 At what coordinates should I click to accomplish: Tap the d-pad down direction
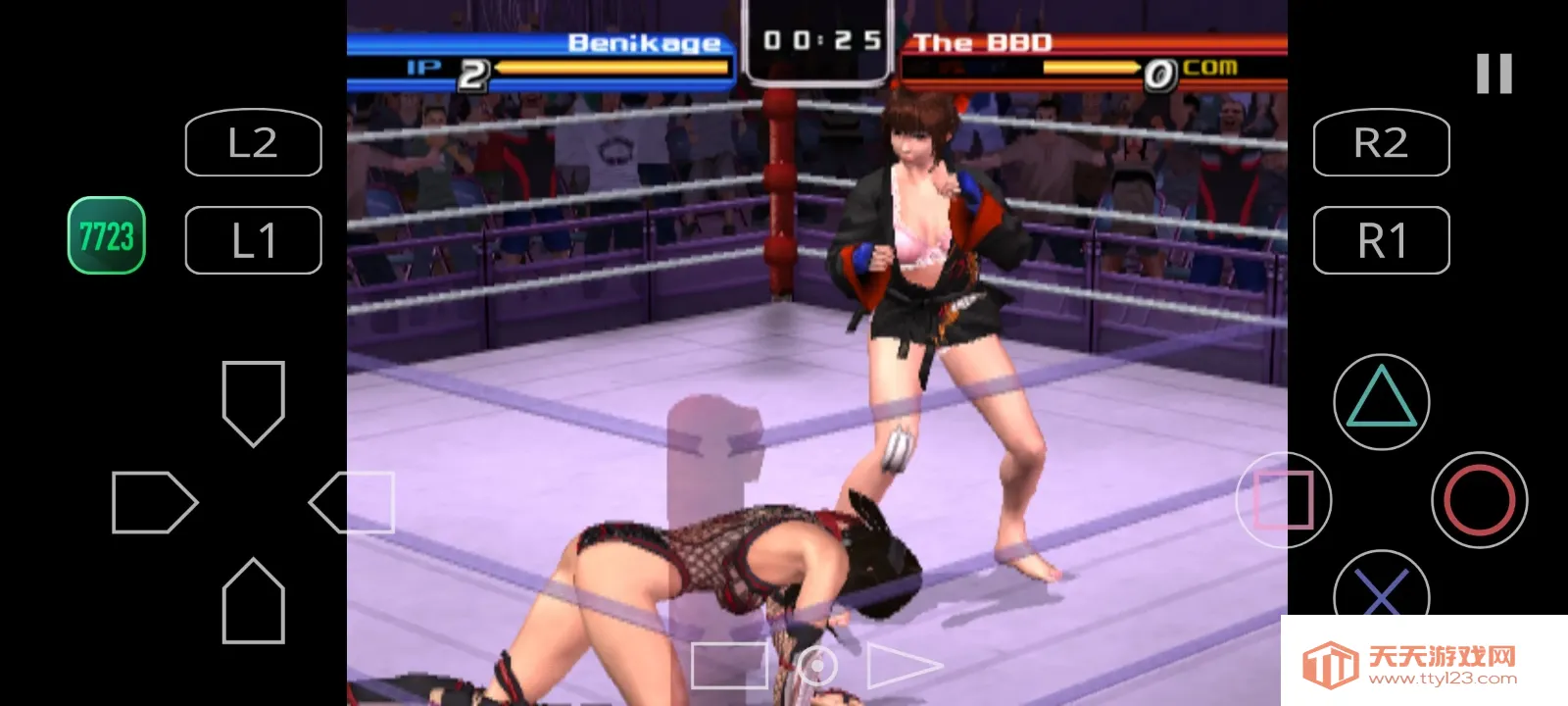coord(254,600)
